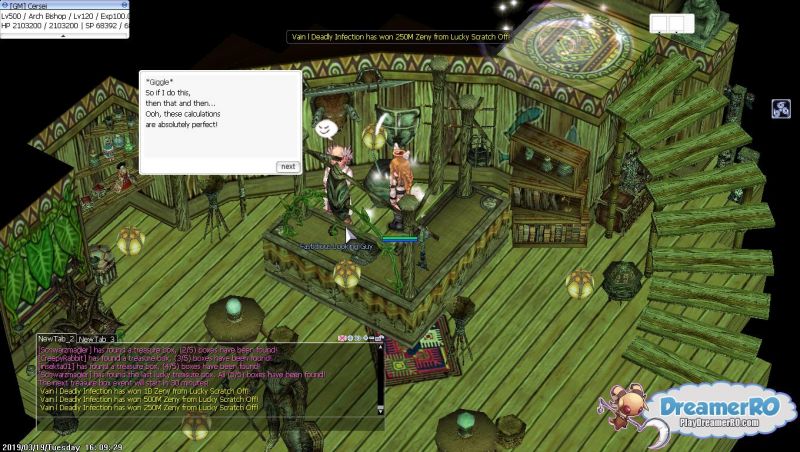The width and height of the screenshot is (800, 452).
Task: Click the chat window scroll-down arrow
Action: [x=380, y=409]
